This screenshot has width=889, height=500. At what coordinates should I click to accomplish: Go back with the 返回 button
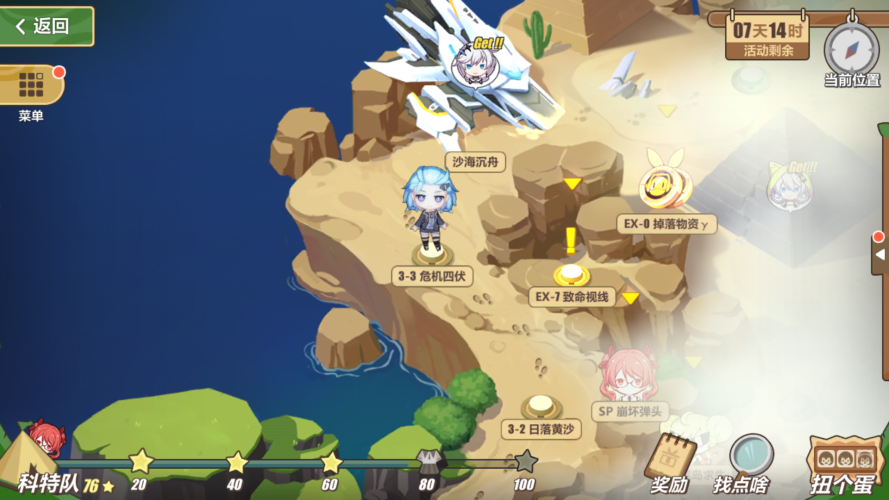(x=45, y=26)
